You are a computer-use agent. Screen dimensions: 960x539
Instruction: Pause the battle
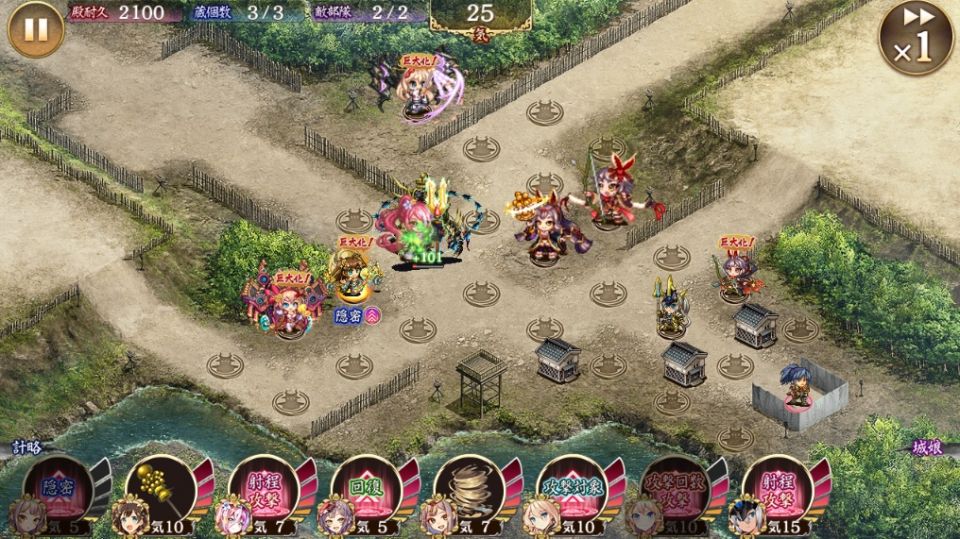[x=35, y=30]
